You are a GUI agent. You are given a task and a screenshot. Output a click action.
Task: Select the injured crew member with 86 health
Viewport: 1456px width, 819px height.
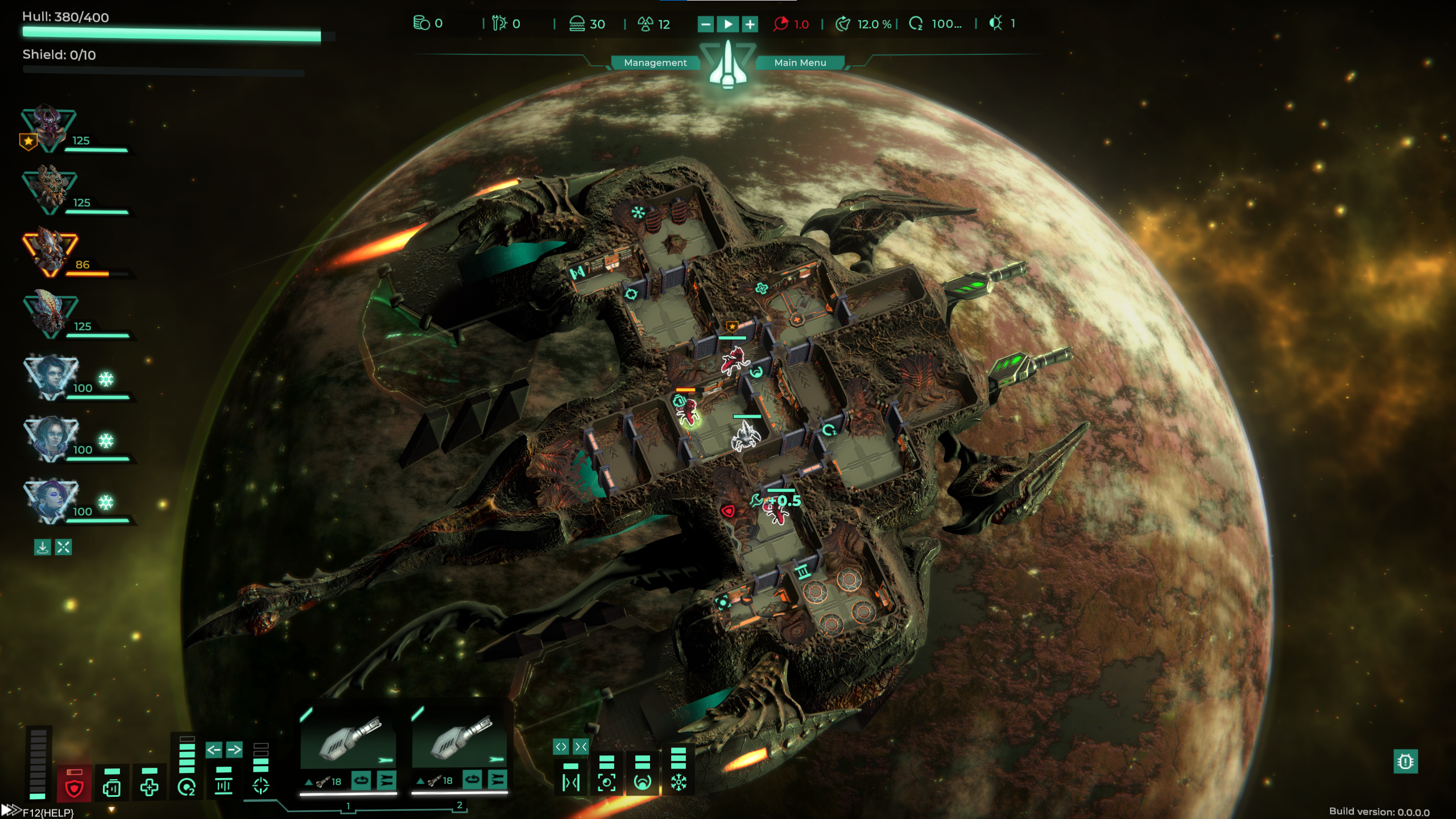[x=50, y=252]
